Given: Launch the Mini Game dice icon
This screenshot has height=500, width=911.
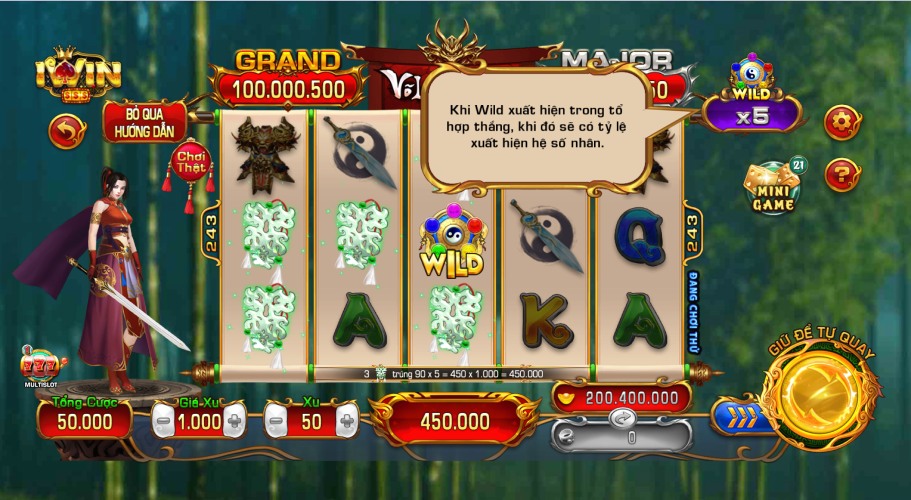Looking at the screenshot, I should [x=776, y=188].
